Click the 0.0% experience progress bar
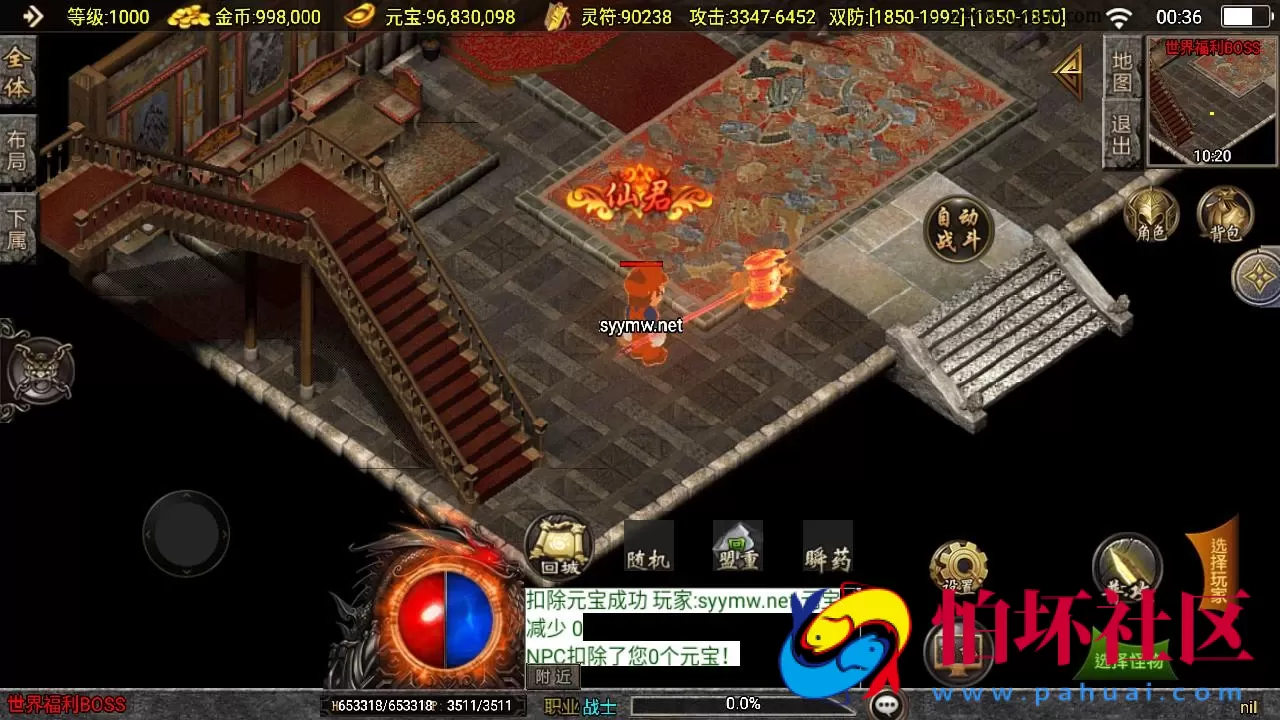 coord(740,703)
